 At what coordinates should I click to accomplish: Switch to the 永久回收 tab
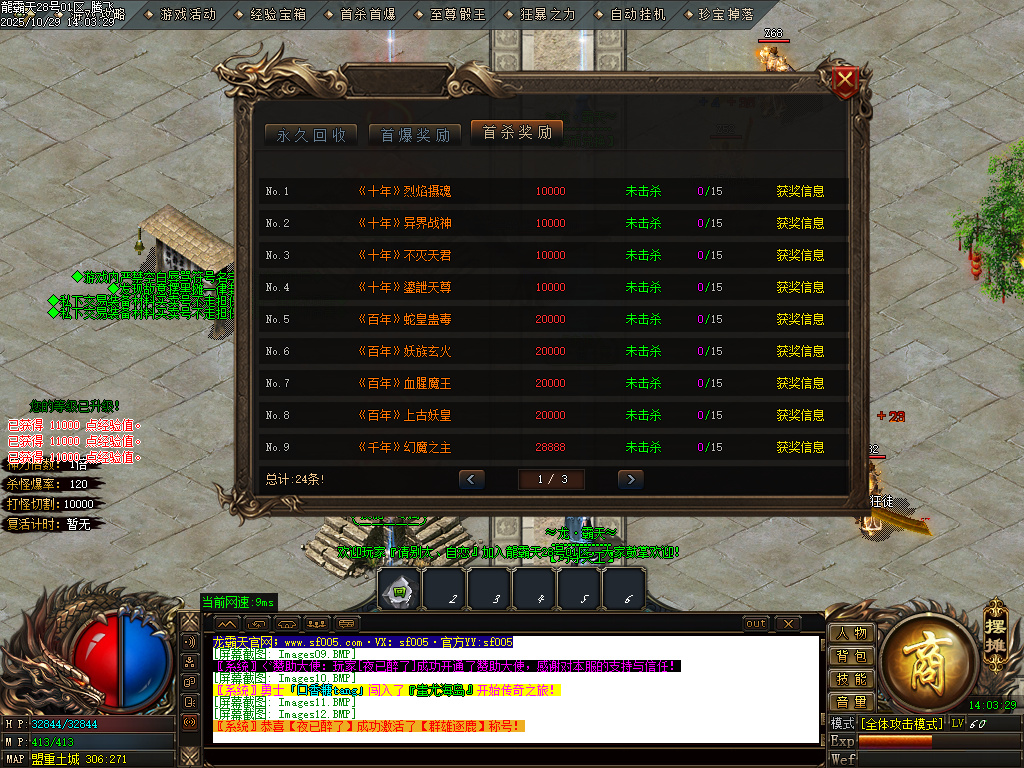pos(311,135)
